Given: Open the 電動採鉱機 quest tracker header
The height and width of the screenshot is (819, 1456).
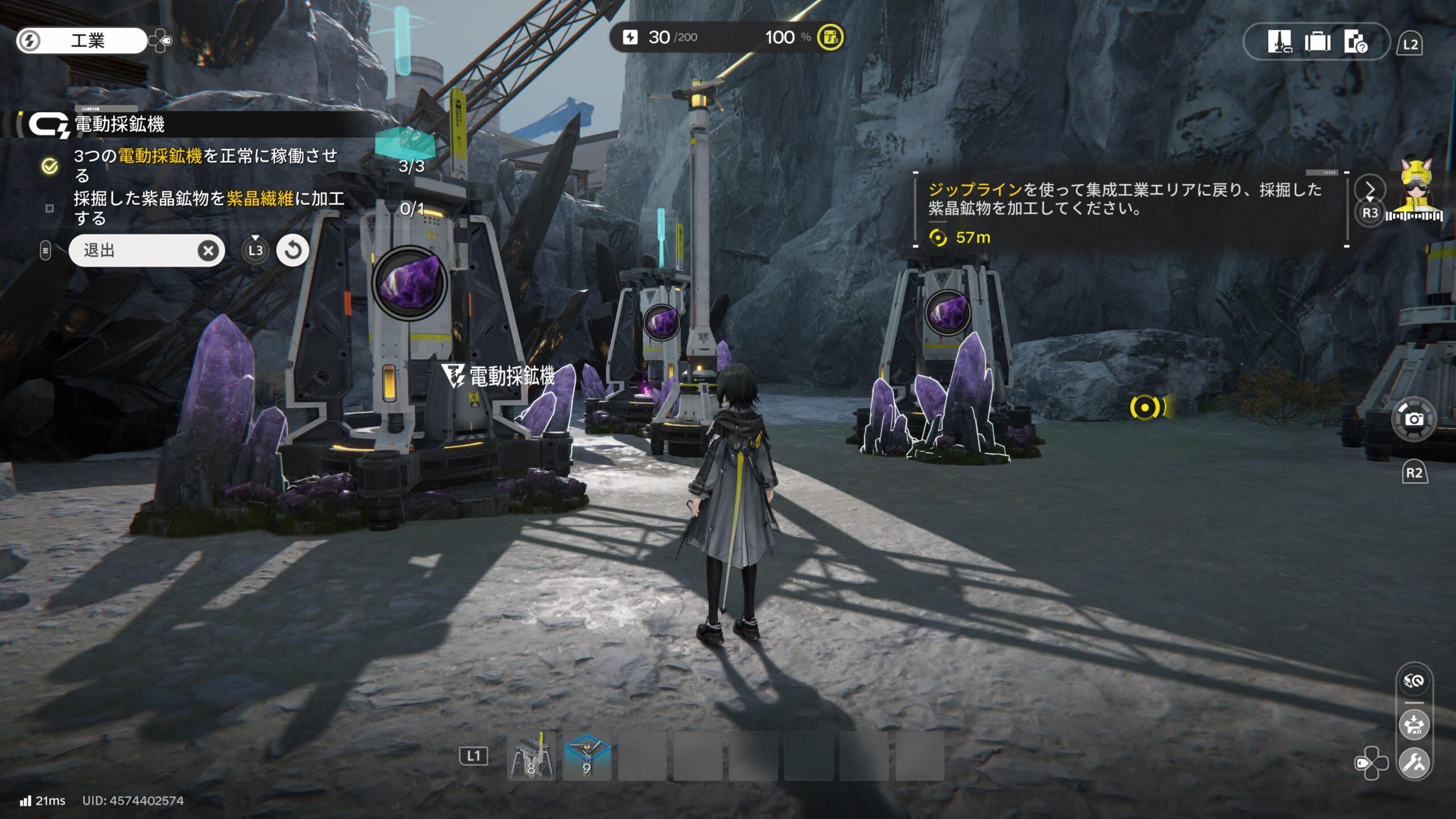Looking at the screenshot, I should (119, 124).
